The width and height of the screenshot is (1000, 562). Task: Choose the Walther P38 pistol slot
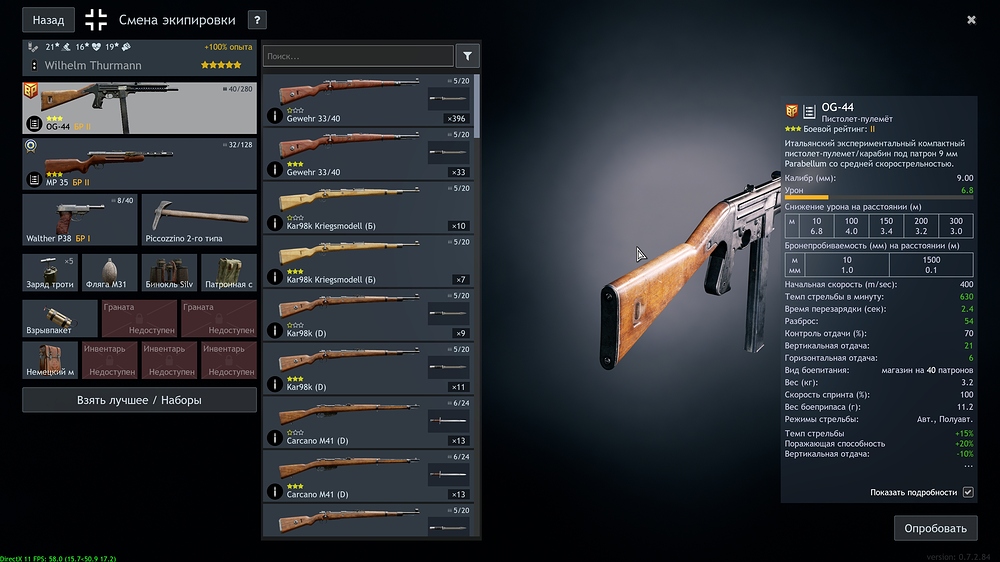pos(79,220)
